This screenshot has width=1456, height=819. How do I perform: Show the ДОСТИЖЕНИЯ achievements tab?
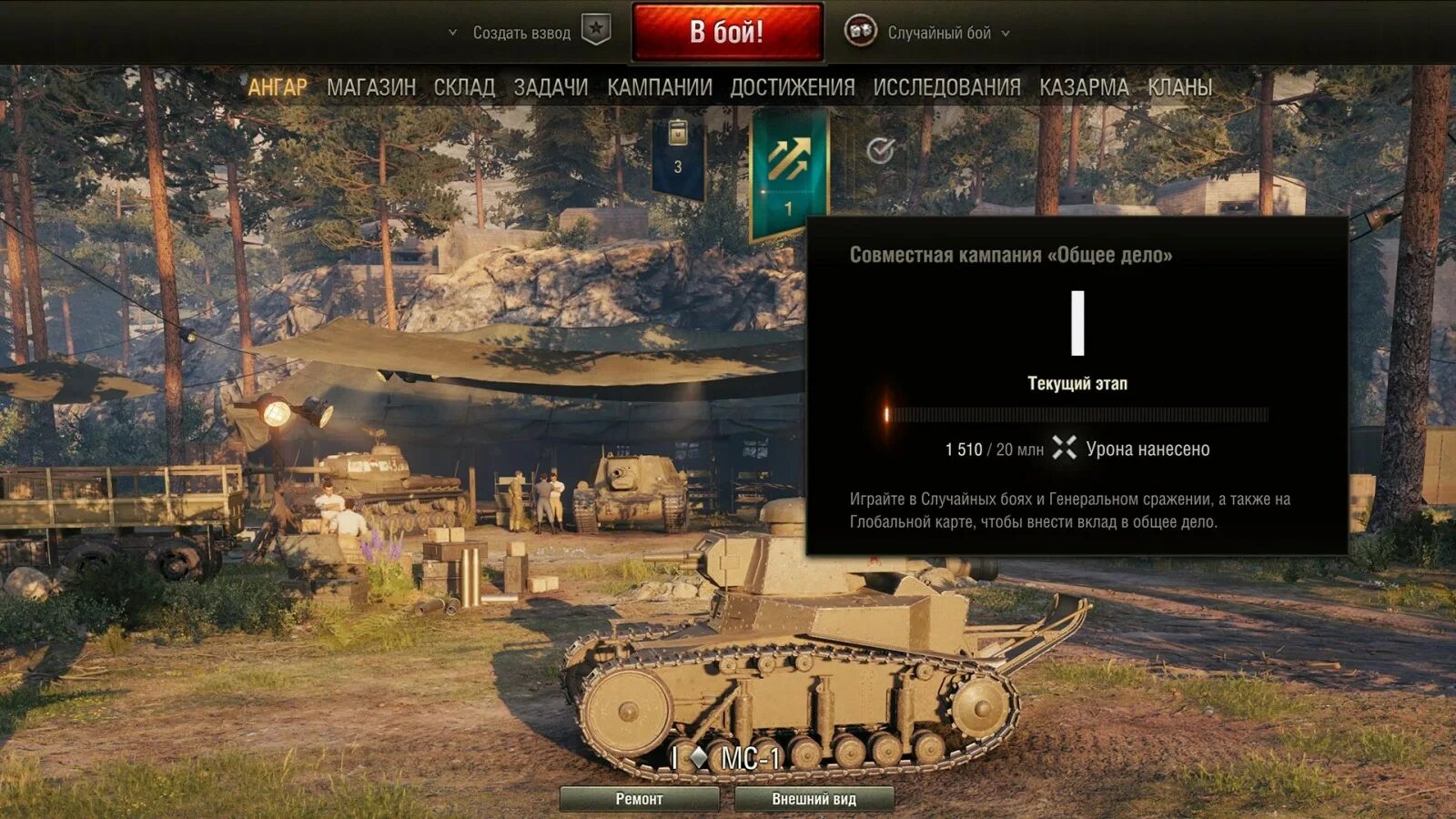[793, 87]
